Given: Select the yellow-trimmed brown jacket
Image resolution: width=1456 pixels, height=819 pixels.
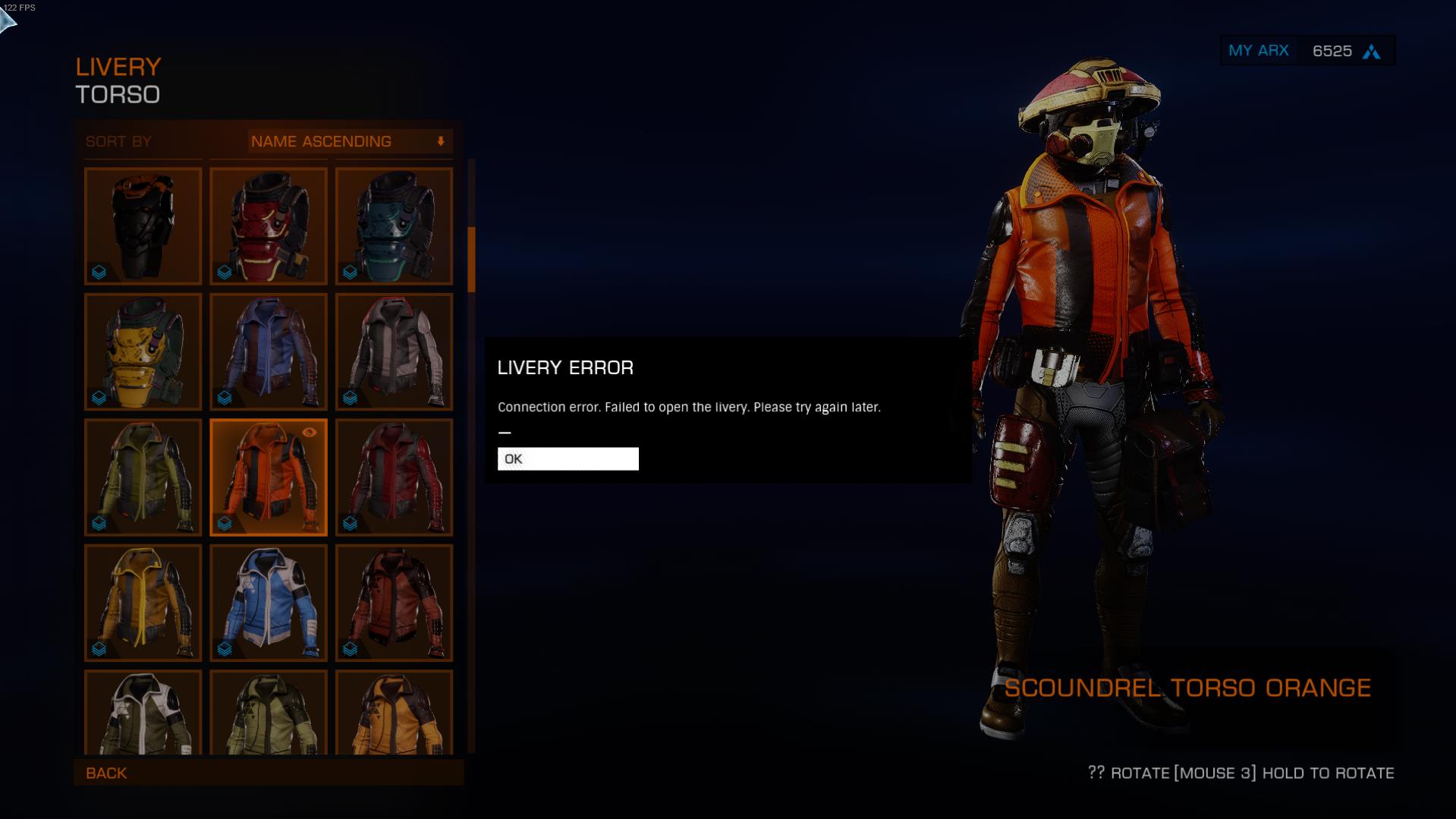Looking at the screenshot, I should (143, 603).
